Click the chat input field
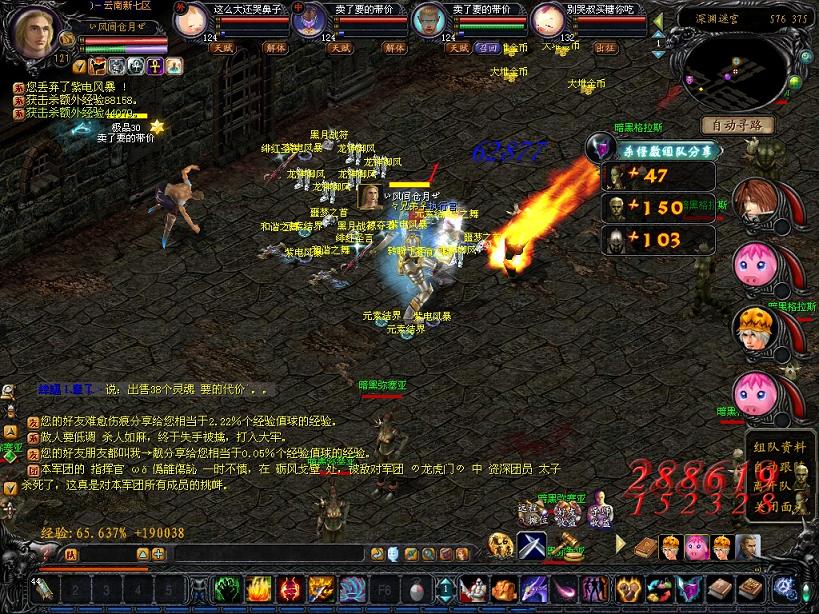819x614 pixels. (x=270, y=553)
